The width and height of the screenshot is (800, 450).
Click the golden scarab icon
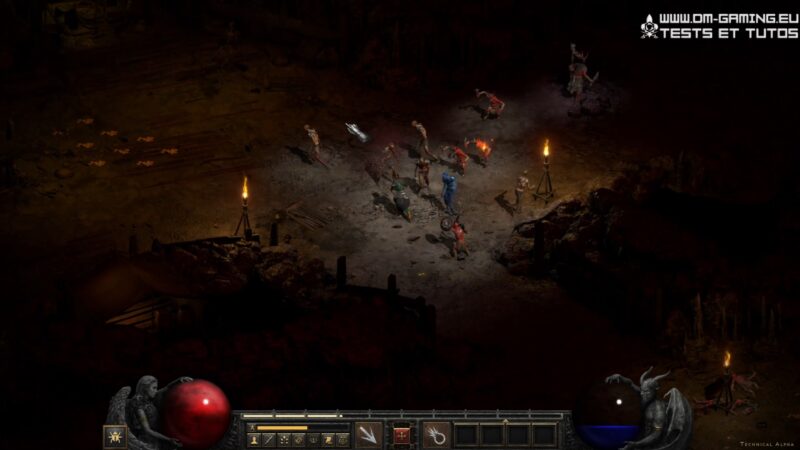pyautogui.click(x=115, y=436)
